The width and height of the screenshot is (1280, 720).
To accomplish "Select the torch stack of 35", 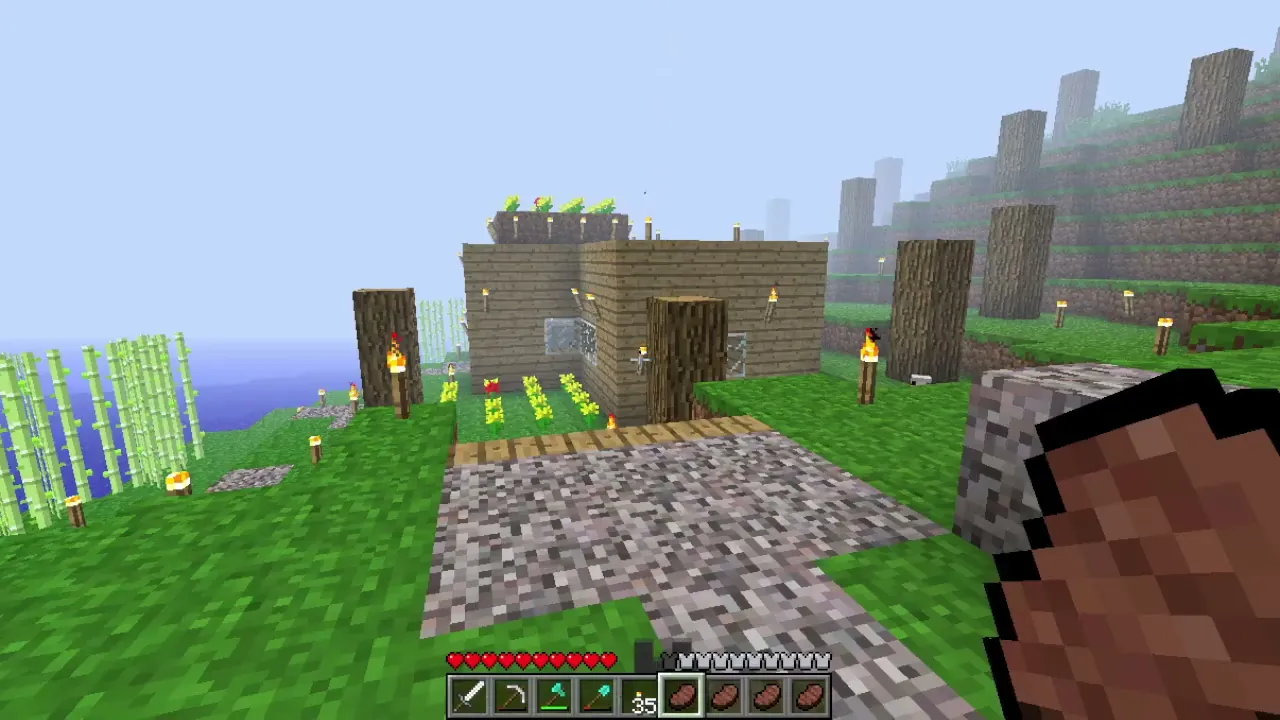I will point(640,696).
